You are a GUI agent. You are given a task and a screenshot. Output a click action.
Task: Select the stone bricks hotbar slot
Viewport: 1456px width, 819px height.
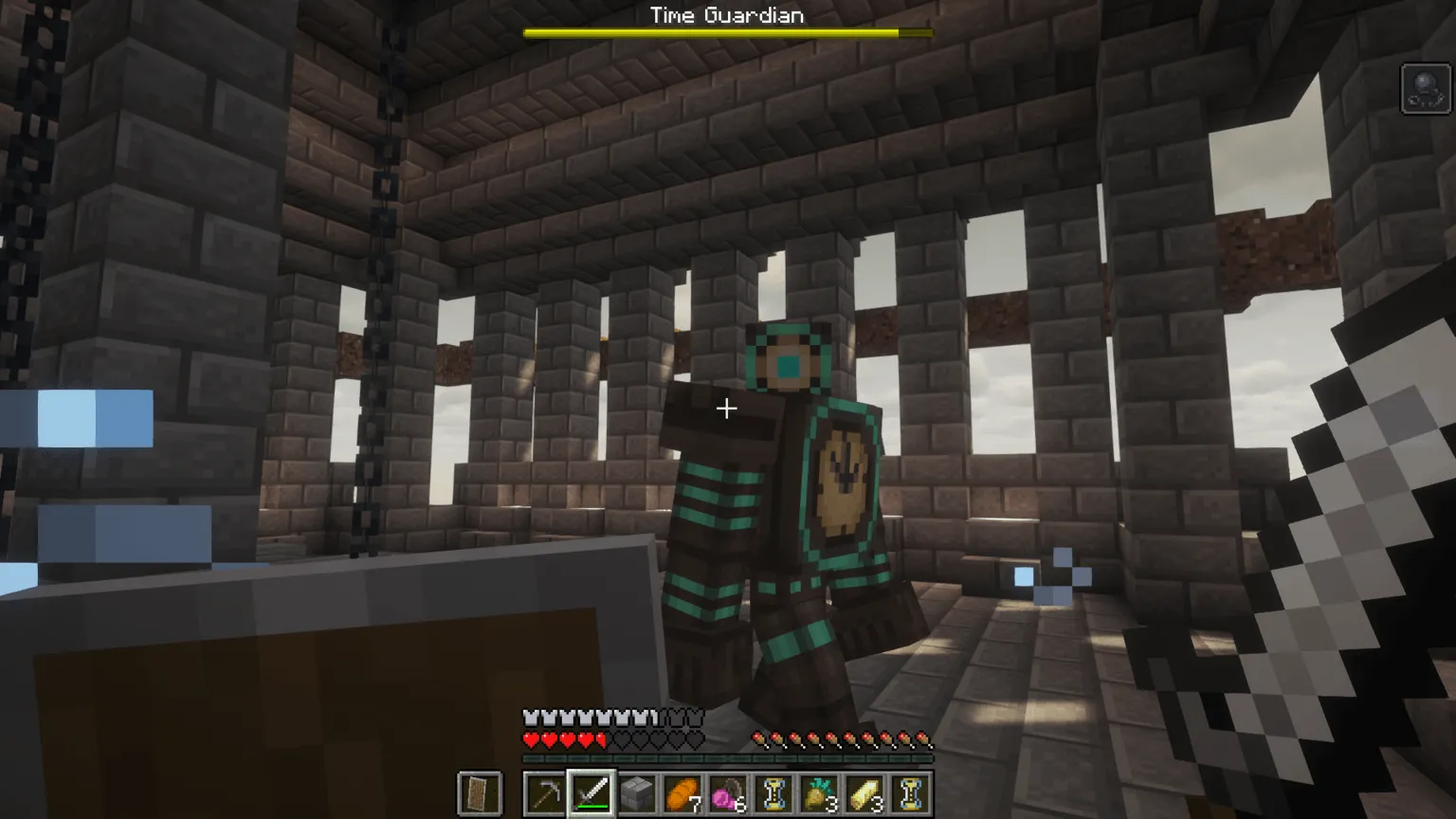click(637, 794)
